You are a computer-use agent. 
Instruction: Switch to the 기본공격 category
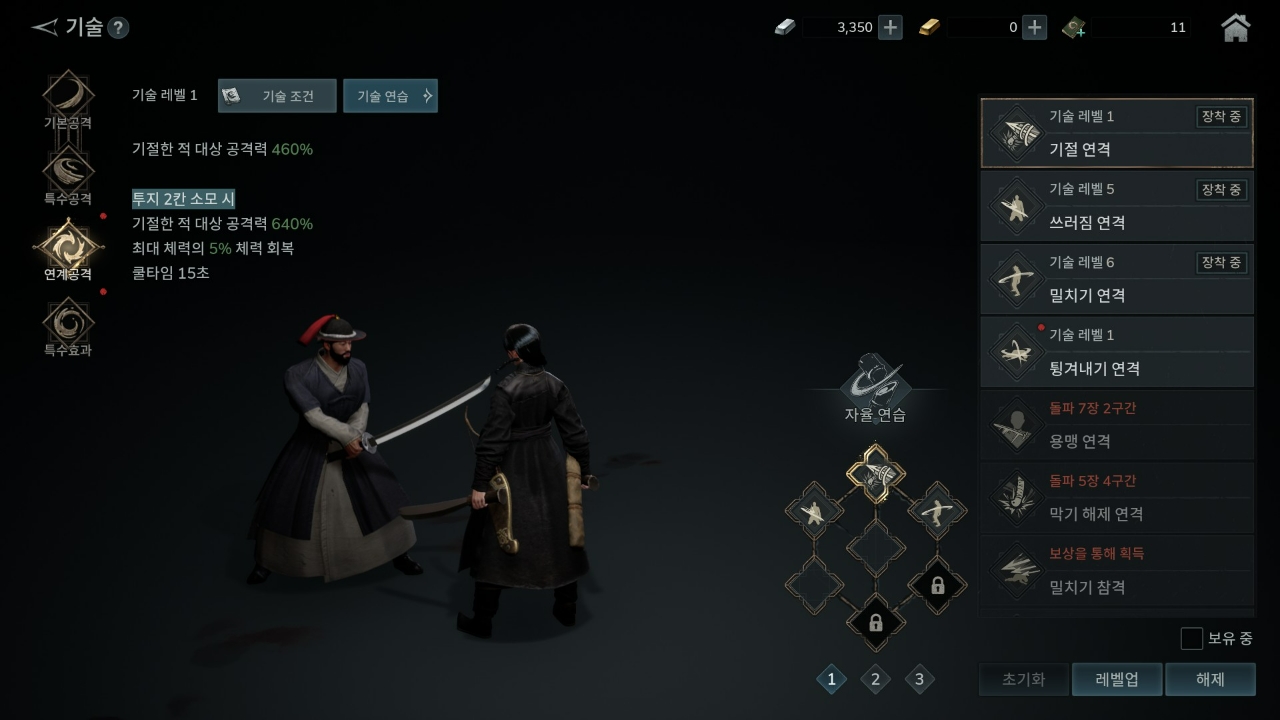point(68,98)
